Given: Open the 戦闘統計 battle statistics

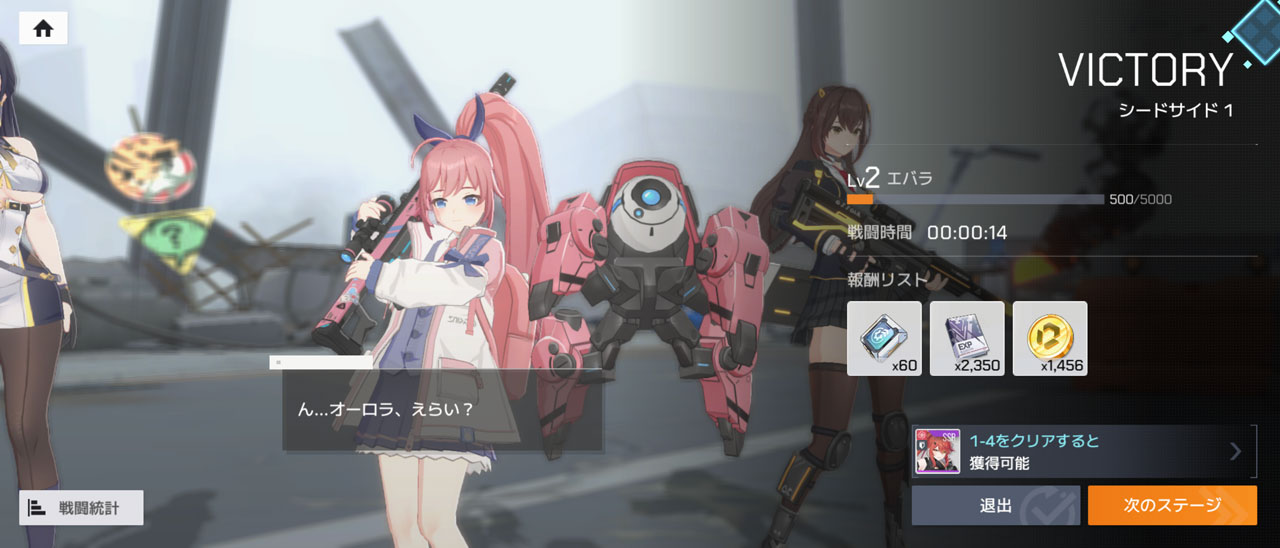Looking at the screenshot, I should [x=81, y=507].
